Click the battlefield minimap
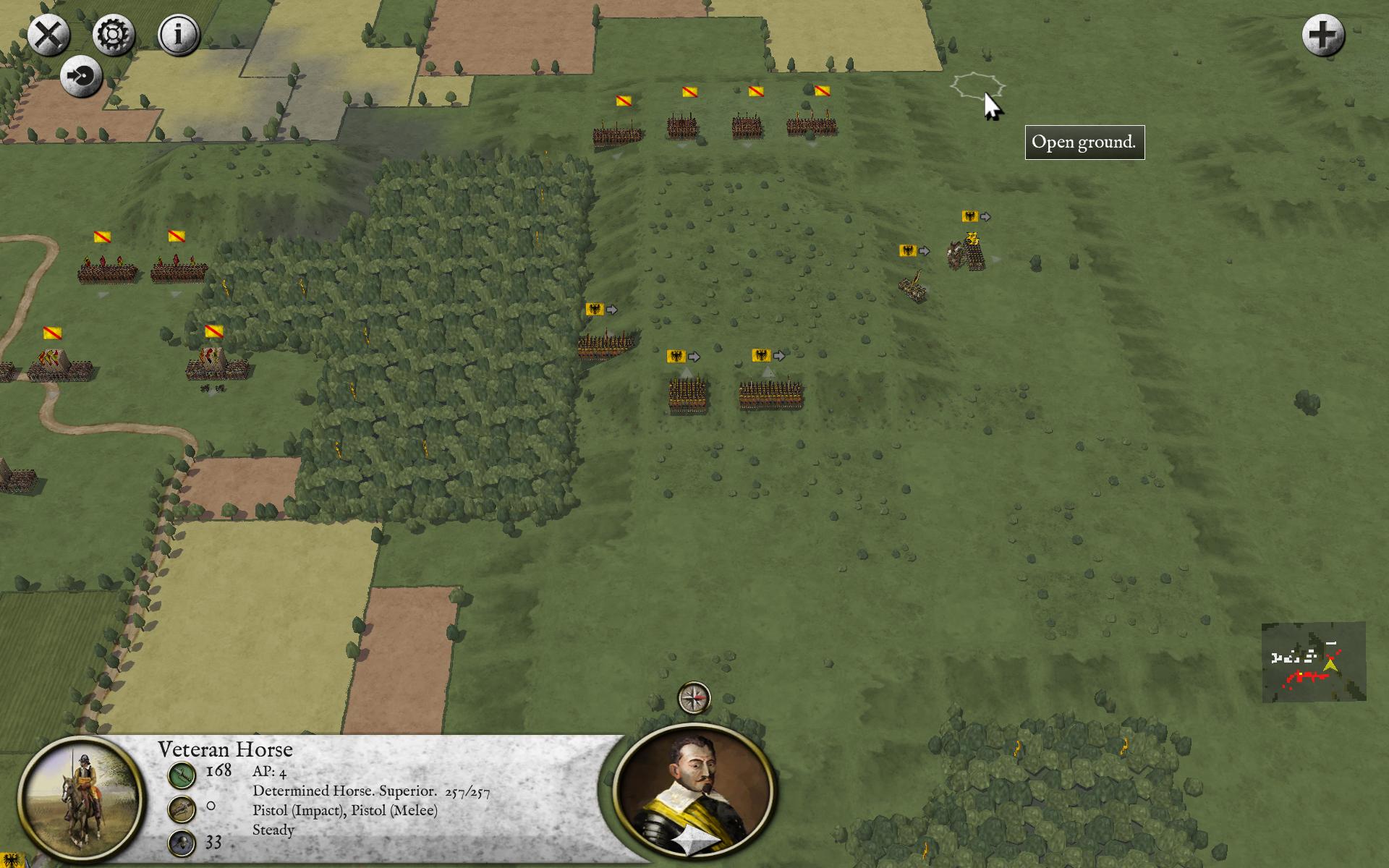Image resolution: width=1389 pixels, height=868 pixels. coord(1313,662)
